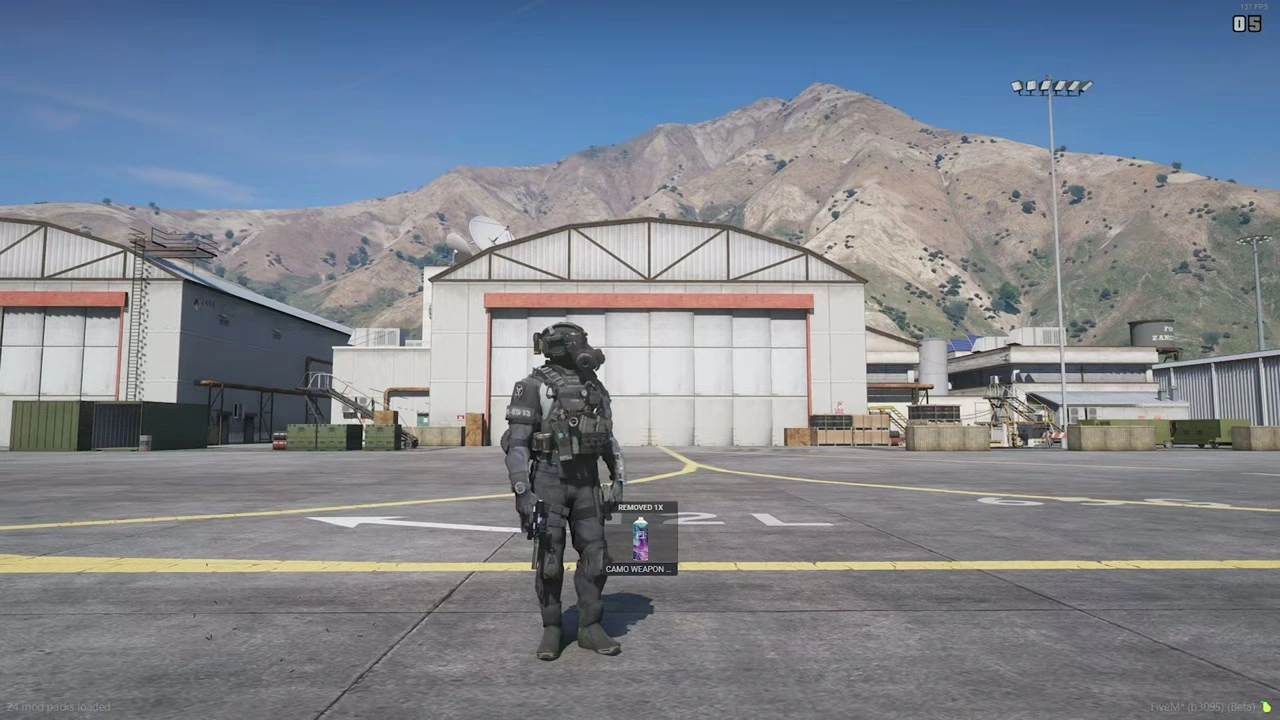
Task: Select the CAMO WEAPON label tab
Action: (637, 568)
